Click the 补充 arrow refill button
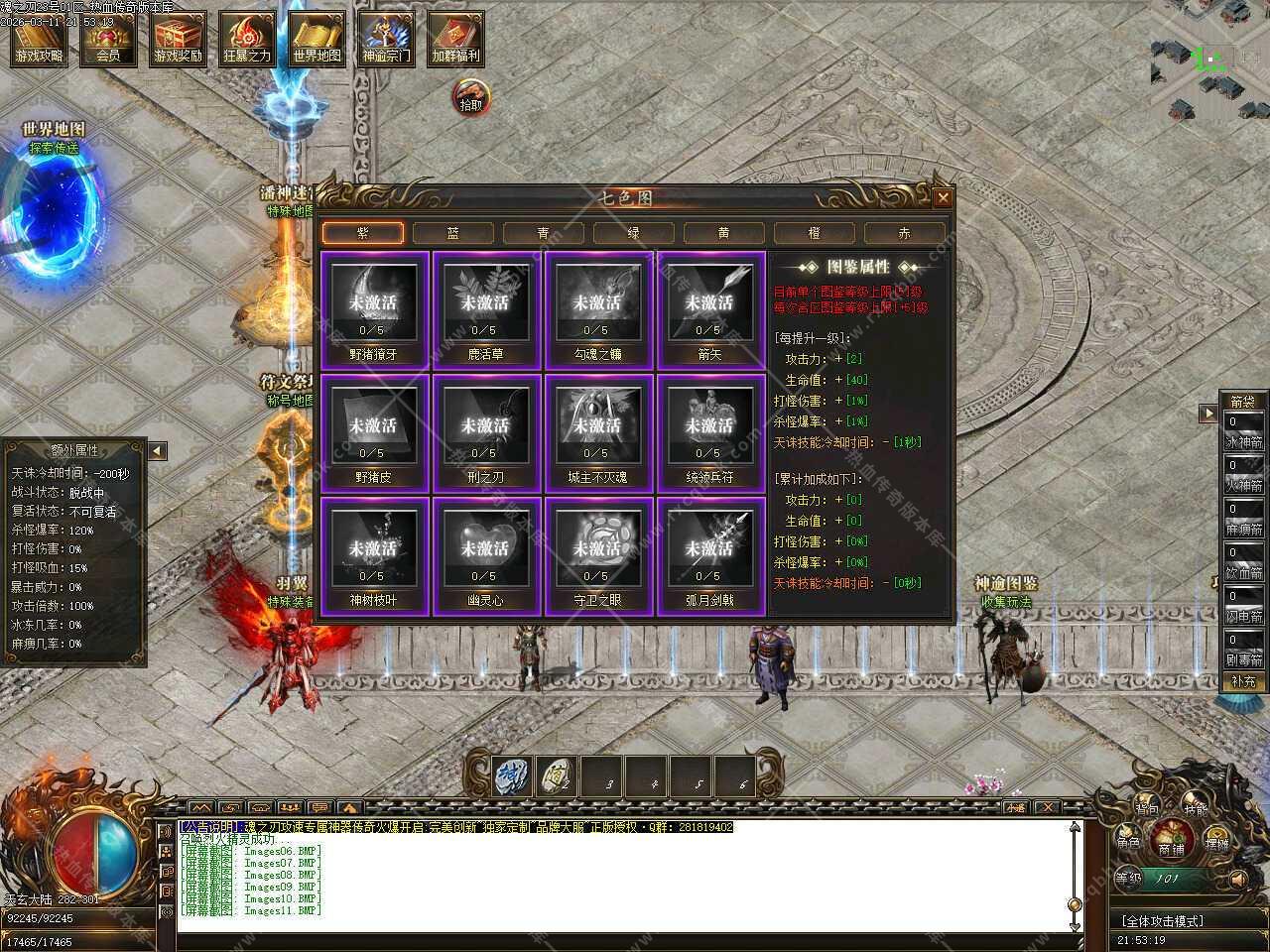This screenshot has width=1270, height=952. point(1243,681)
